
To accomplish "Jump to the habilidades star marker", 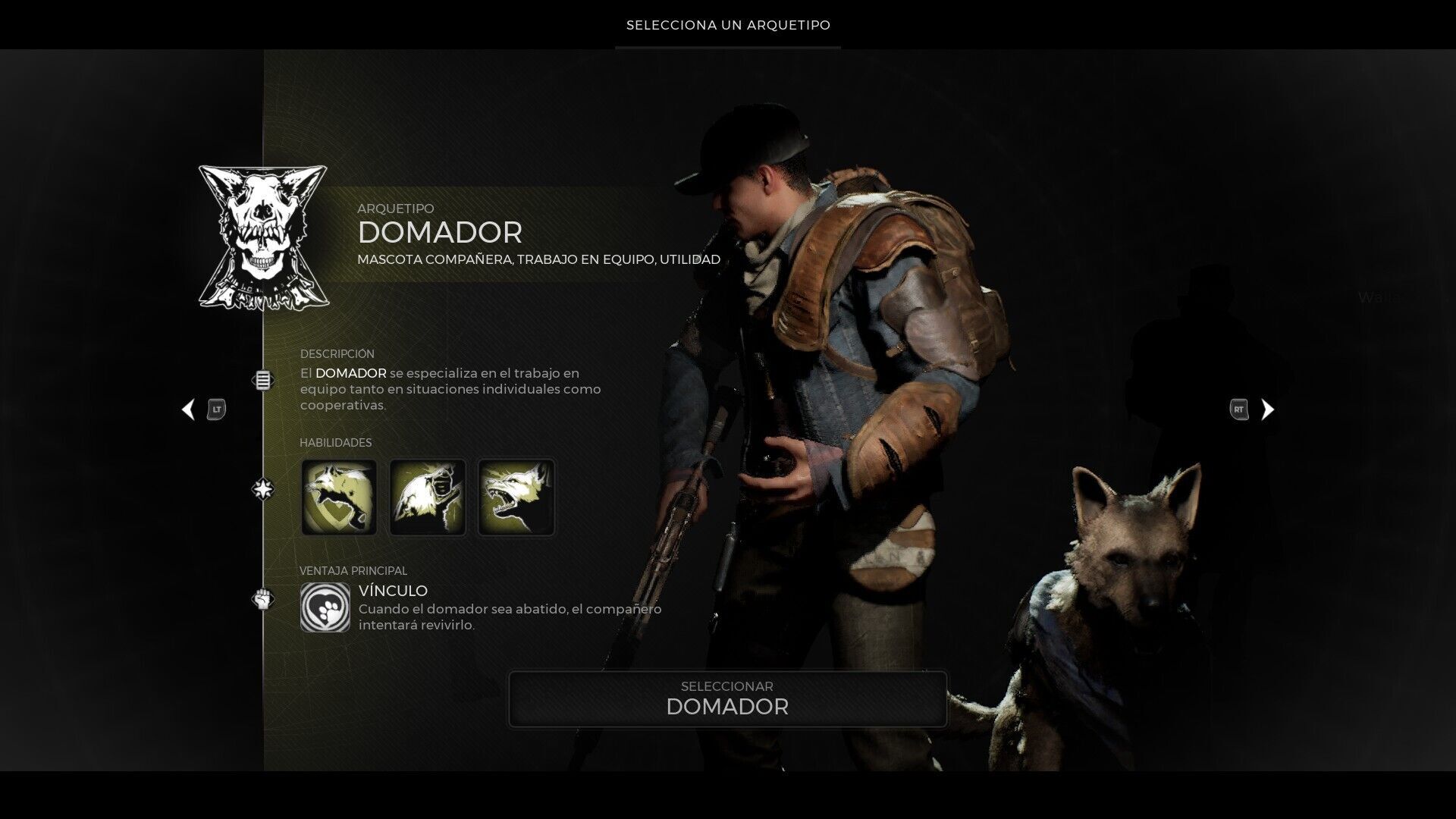I will (x=263, y=489).
